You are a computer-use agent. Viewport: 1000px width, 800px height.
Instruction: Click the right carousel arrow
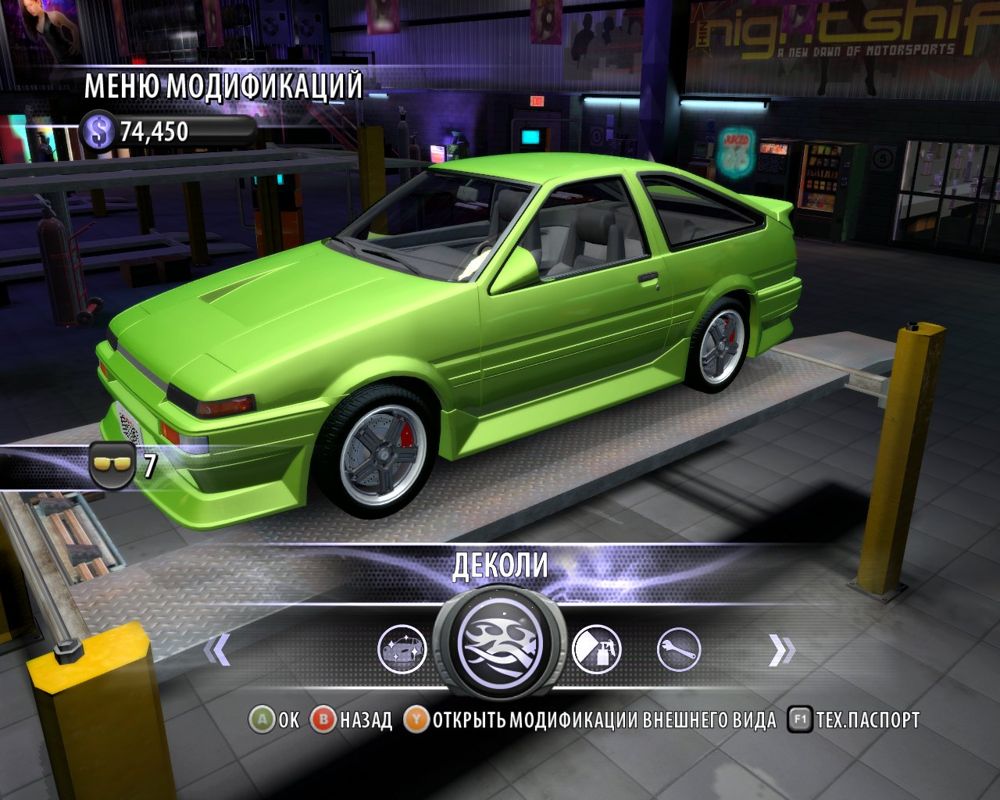click(x=781, y=650)
